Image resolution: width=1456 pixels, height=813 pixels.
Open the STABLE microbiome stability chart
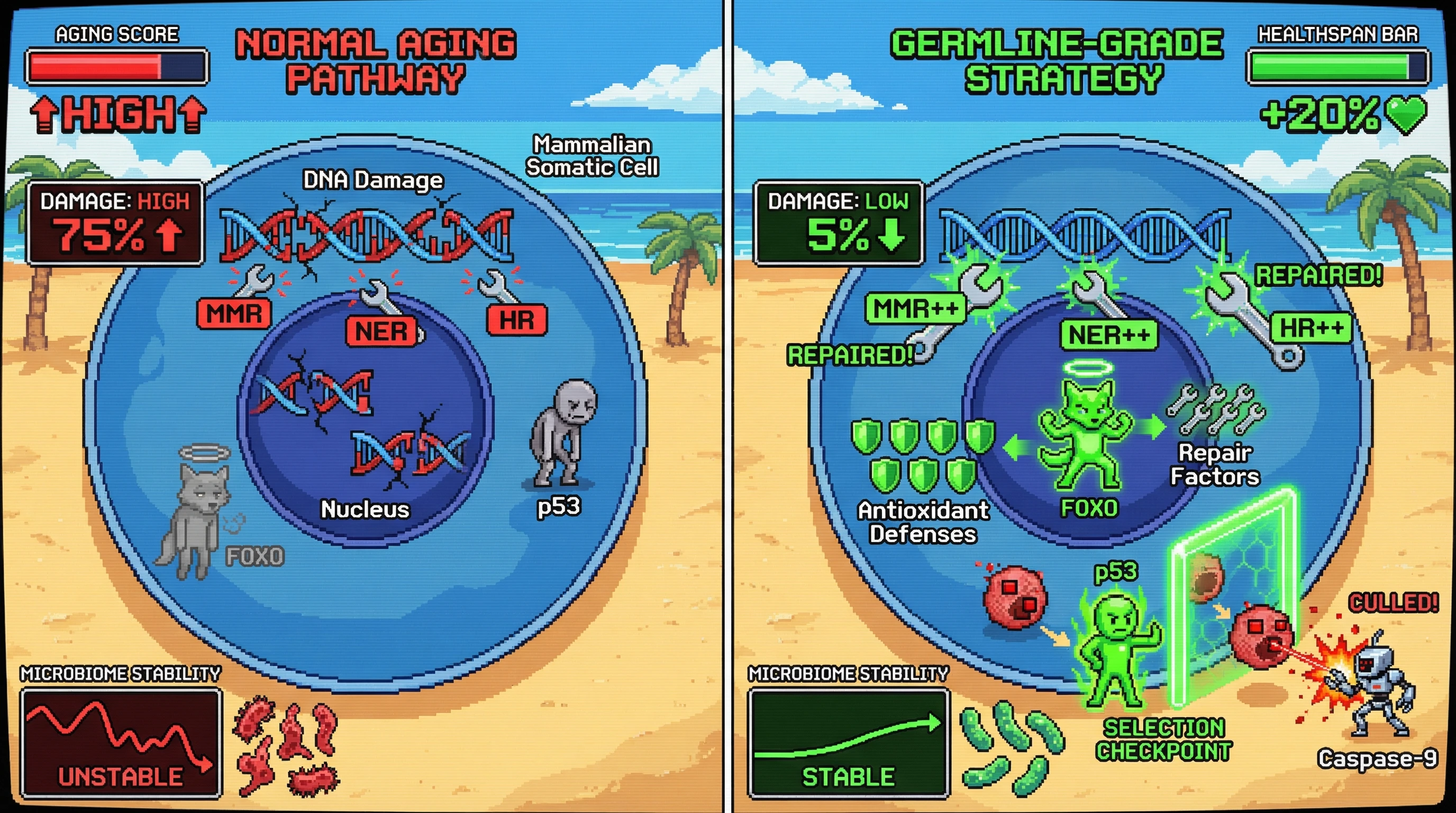(x=848, y=742)
